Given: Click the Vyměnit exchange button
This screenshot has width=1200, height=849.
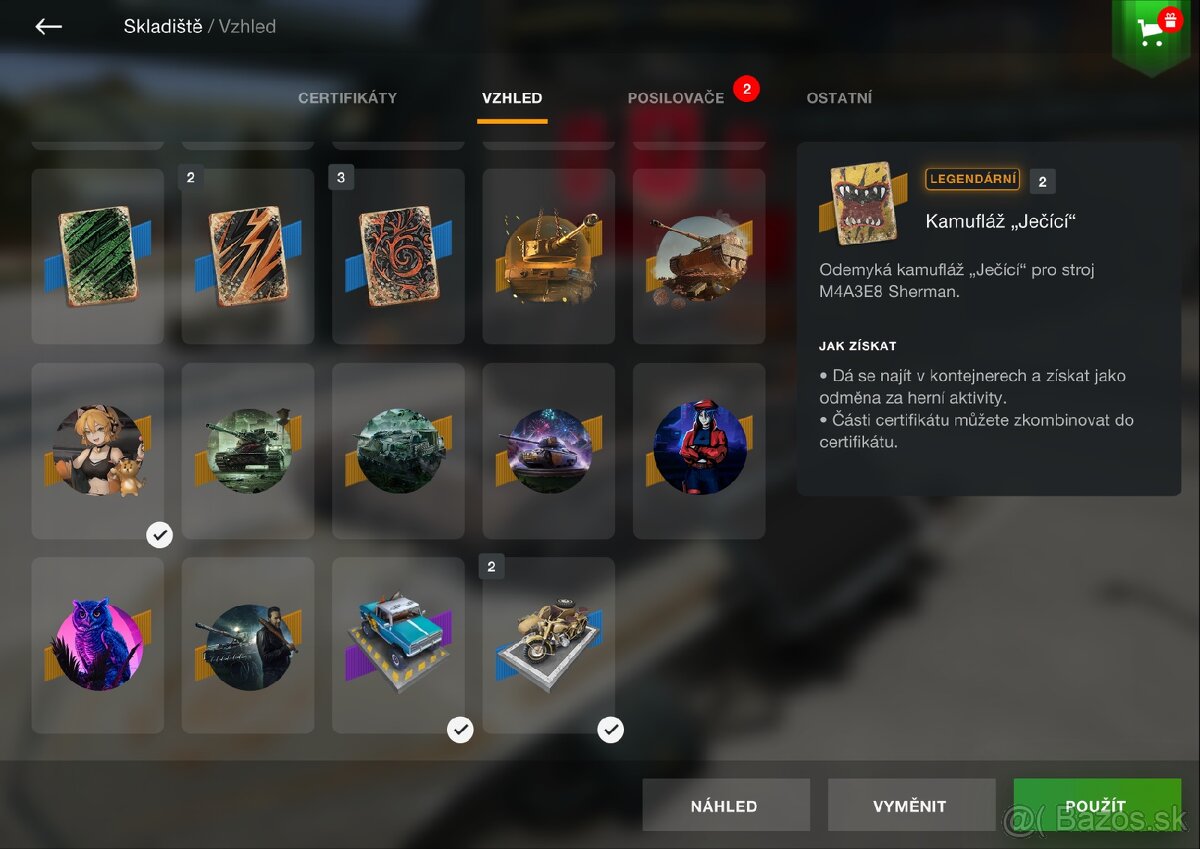Looking at the screenshot, I should 910,805.
